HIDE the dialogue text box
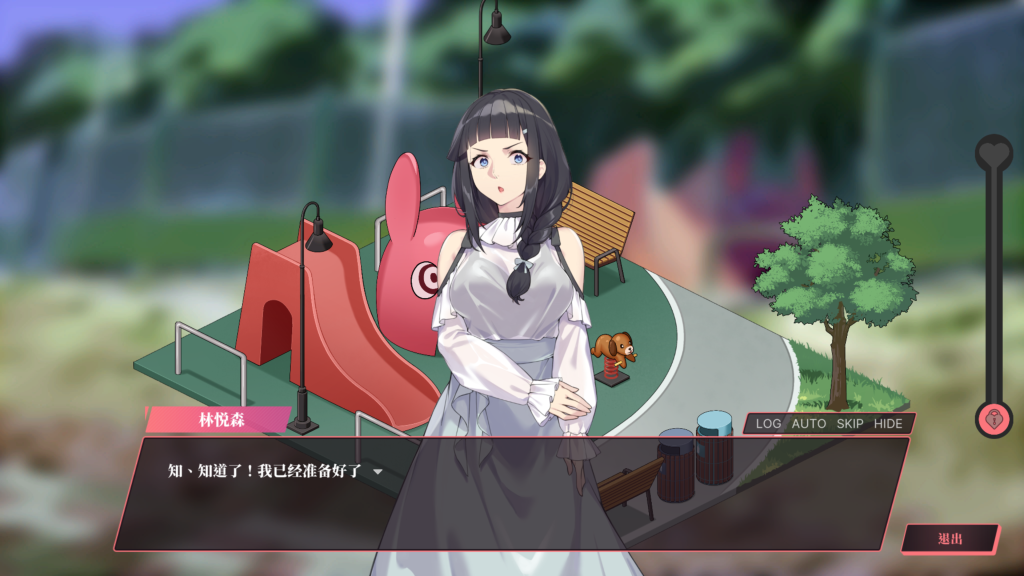The width and height of the screenshot is (1024, 576). [x=888, y=424]
